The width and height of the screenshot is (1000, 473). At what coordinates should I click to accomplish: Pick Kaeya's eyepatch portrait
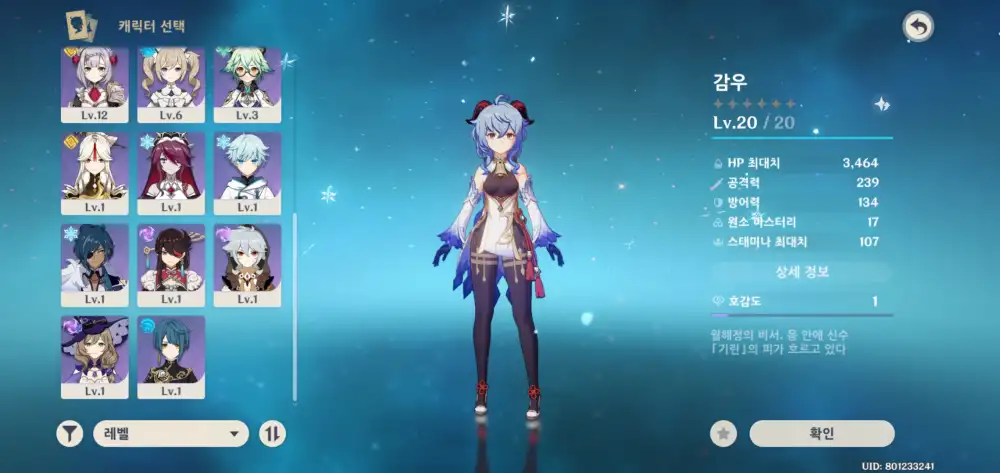(95, 262)
